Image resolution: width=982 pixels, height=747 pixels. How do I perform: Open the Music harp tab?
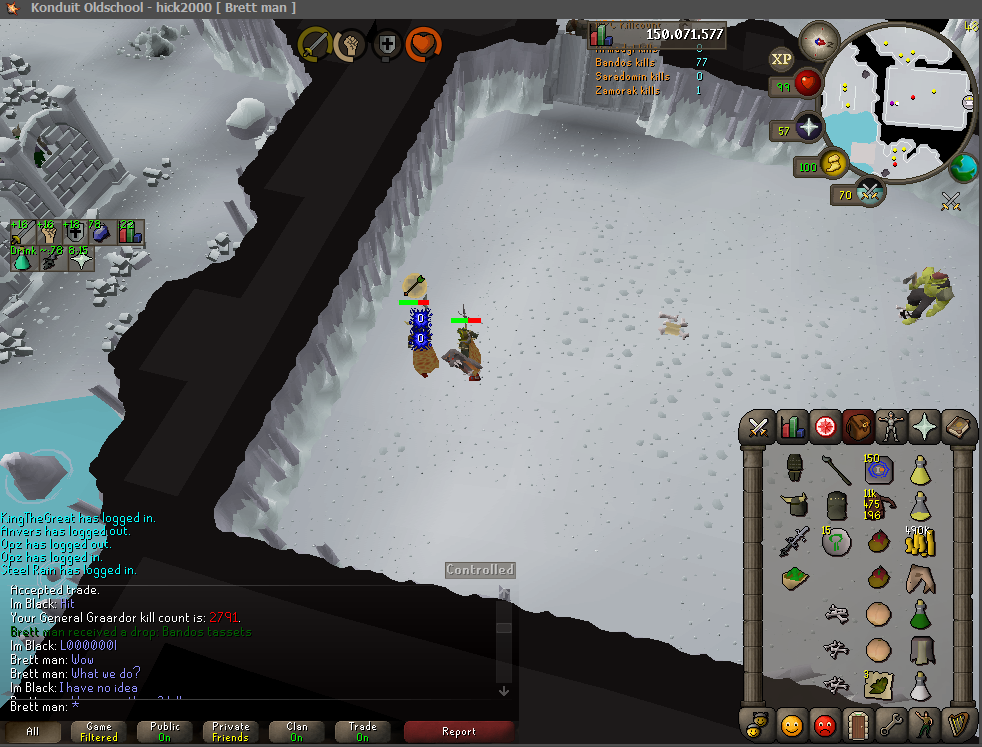[957, 721]
